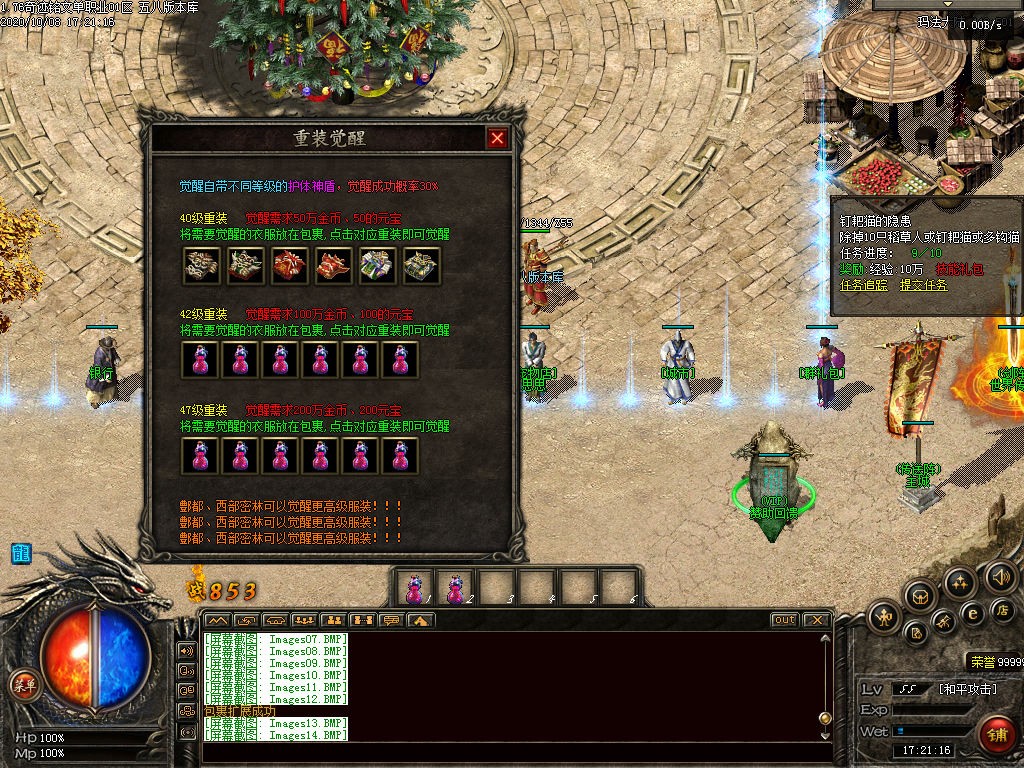Toggle the chat sound icon at left
Viewport: 1024px width, 768px height.
pos(186,650)
